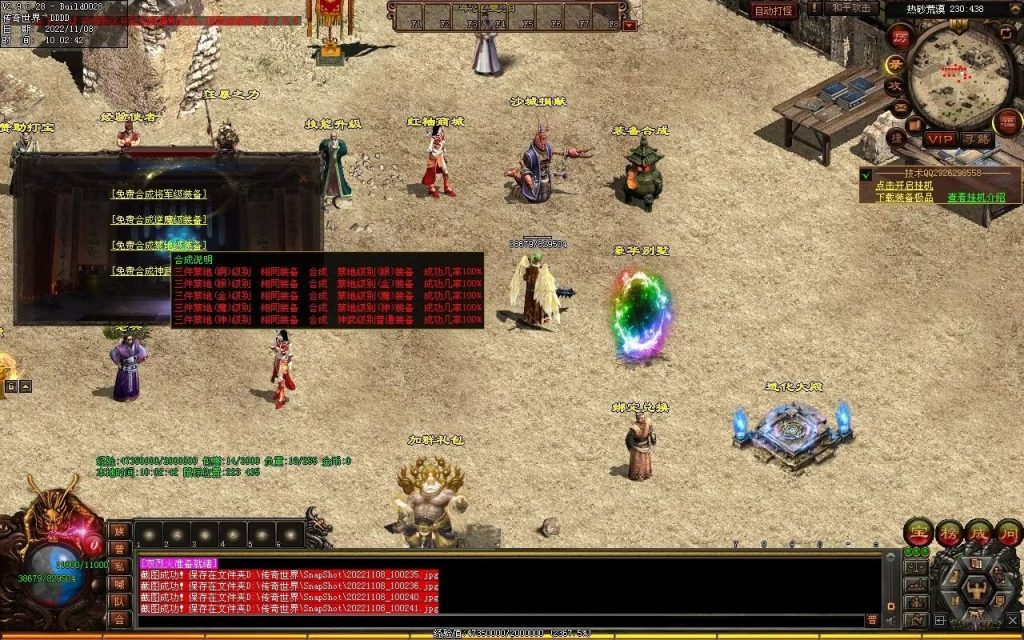Click the 下载装备极品 link
The height and width of the screenshot is (640, 1024).
[x=904, y=197]
